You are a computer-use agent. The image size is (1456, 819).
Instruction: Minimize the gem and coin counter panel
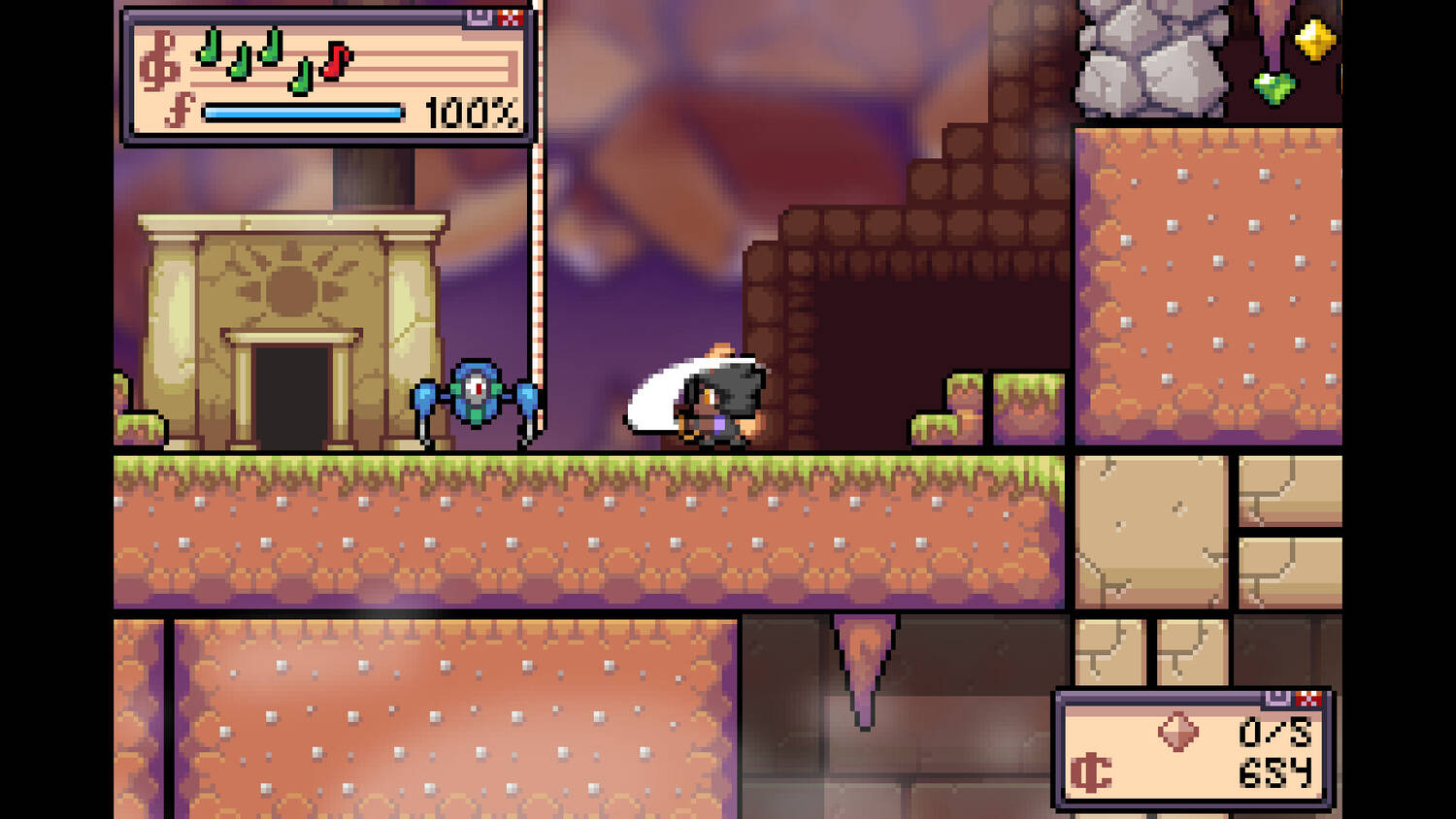pos(1277,697)
